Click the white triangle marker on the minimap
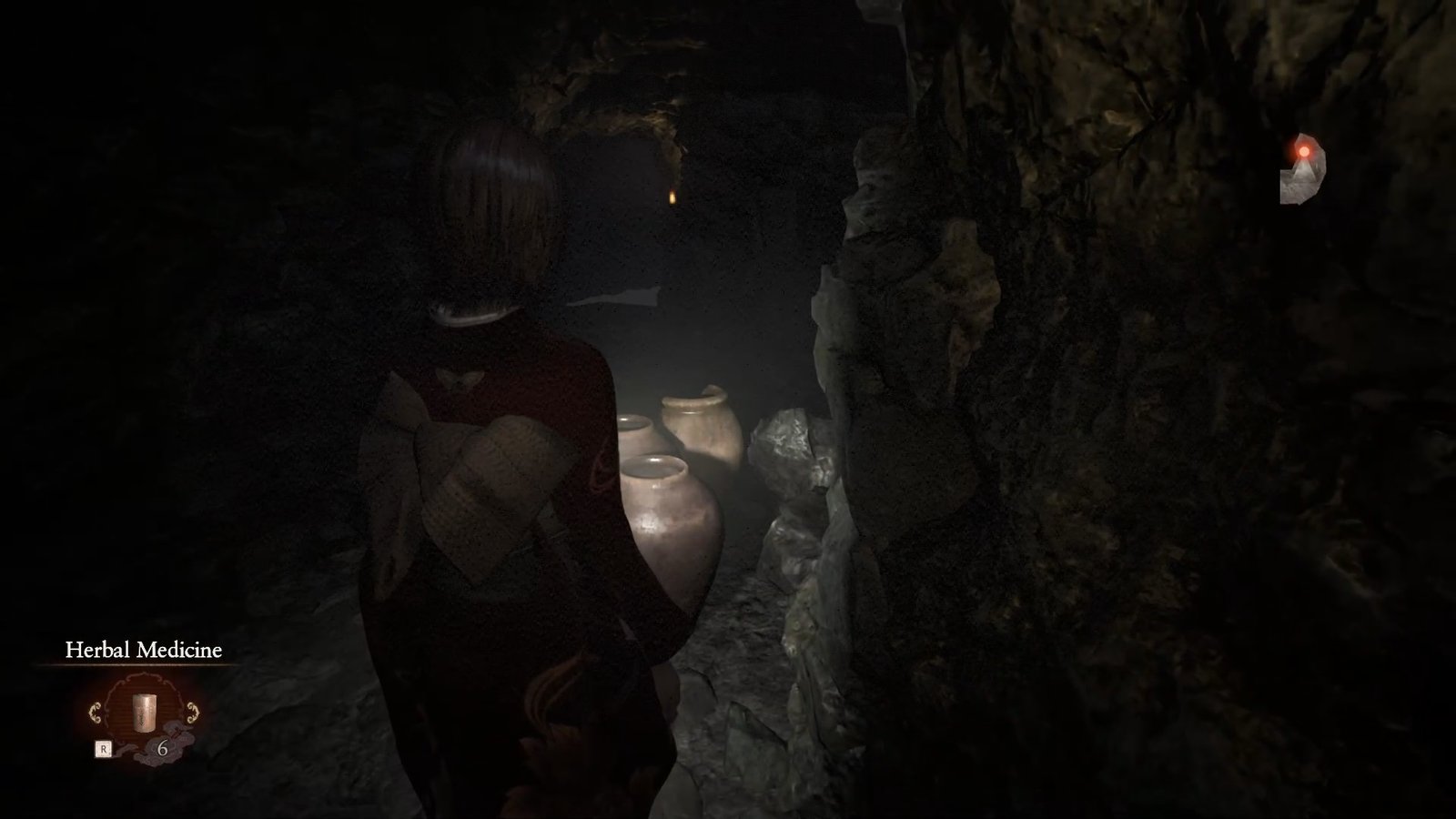Viewport: 1456px width, 819px height. click(1305, 171)
